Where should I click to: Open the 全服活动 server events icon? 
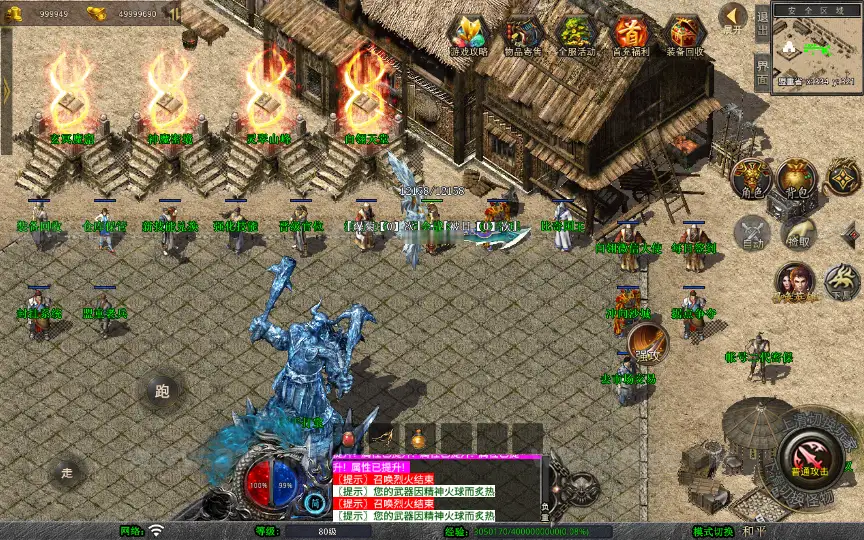tap(576, 35)
